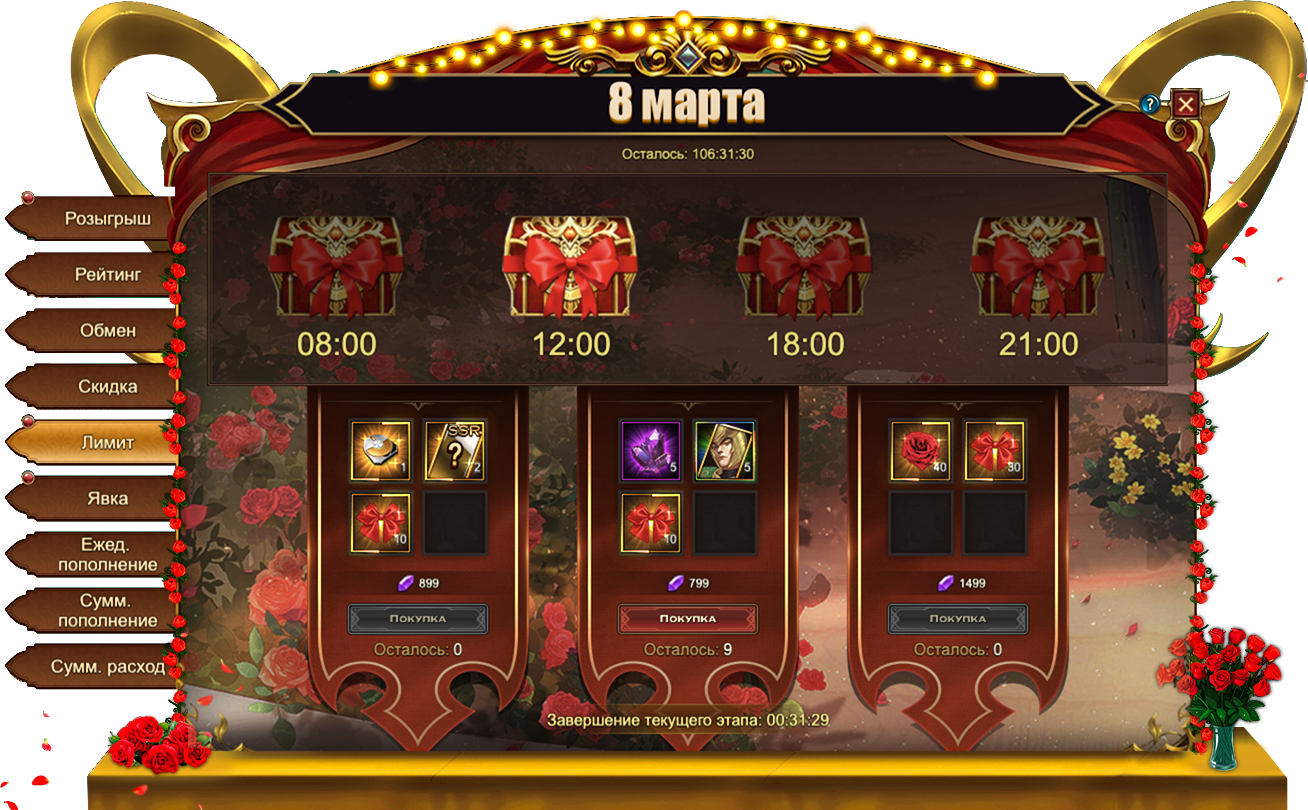Select the Сумм. расход tab
The image size is (1308, 810).
(x=107, y=666)
